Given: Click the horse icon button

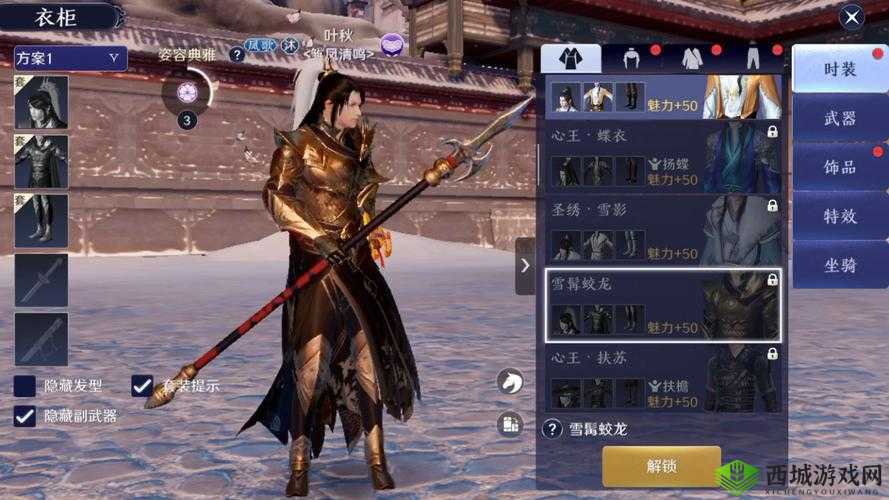Looking at the screenshot, I should (510, 381).
